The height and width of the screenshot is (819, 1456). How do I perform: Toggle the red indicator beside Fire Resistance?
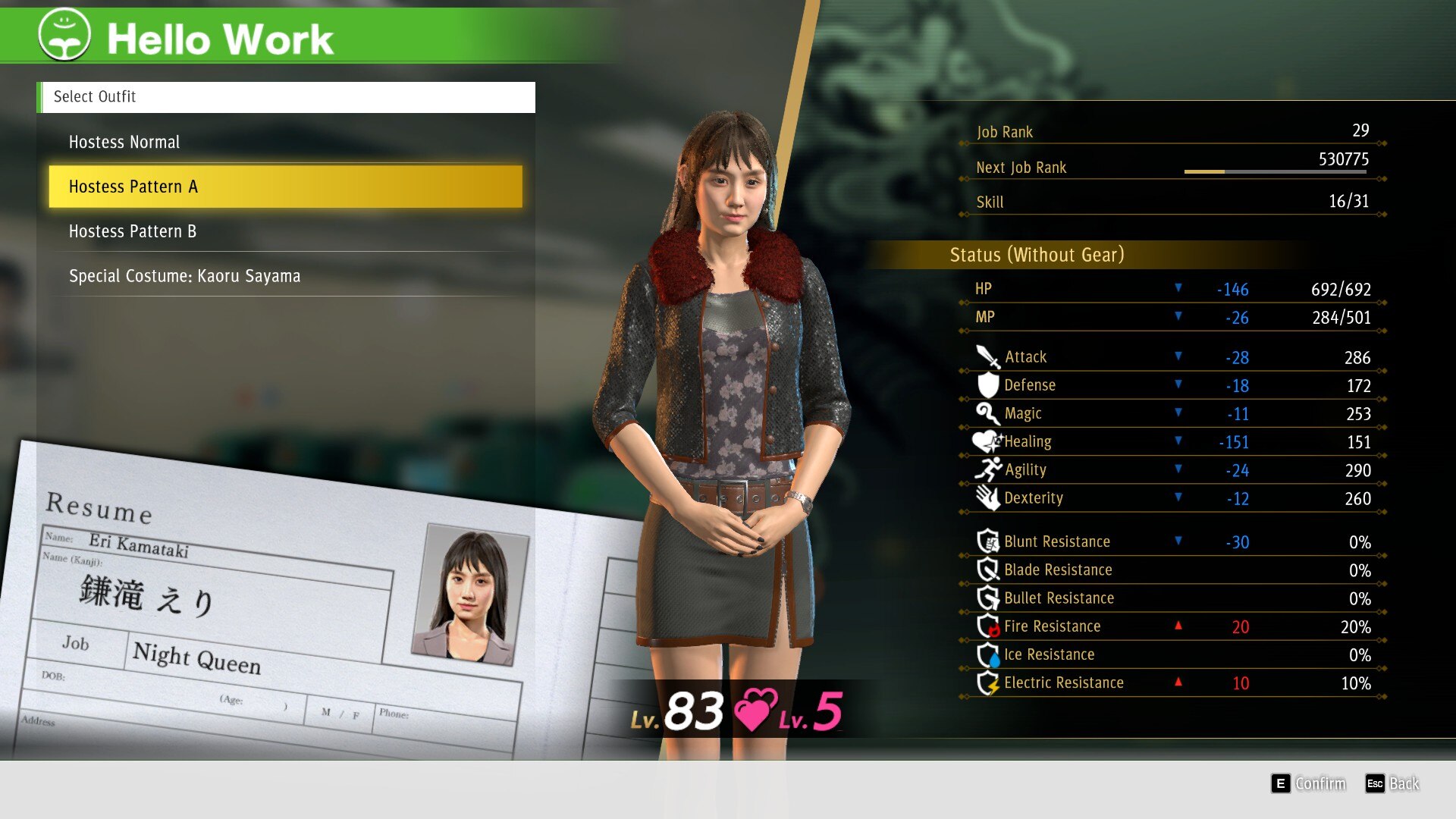pyautogui.click(x=1178, y=626)
